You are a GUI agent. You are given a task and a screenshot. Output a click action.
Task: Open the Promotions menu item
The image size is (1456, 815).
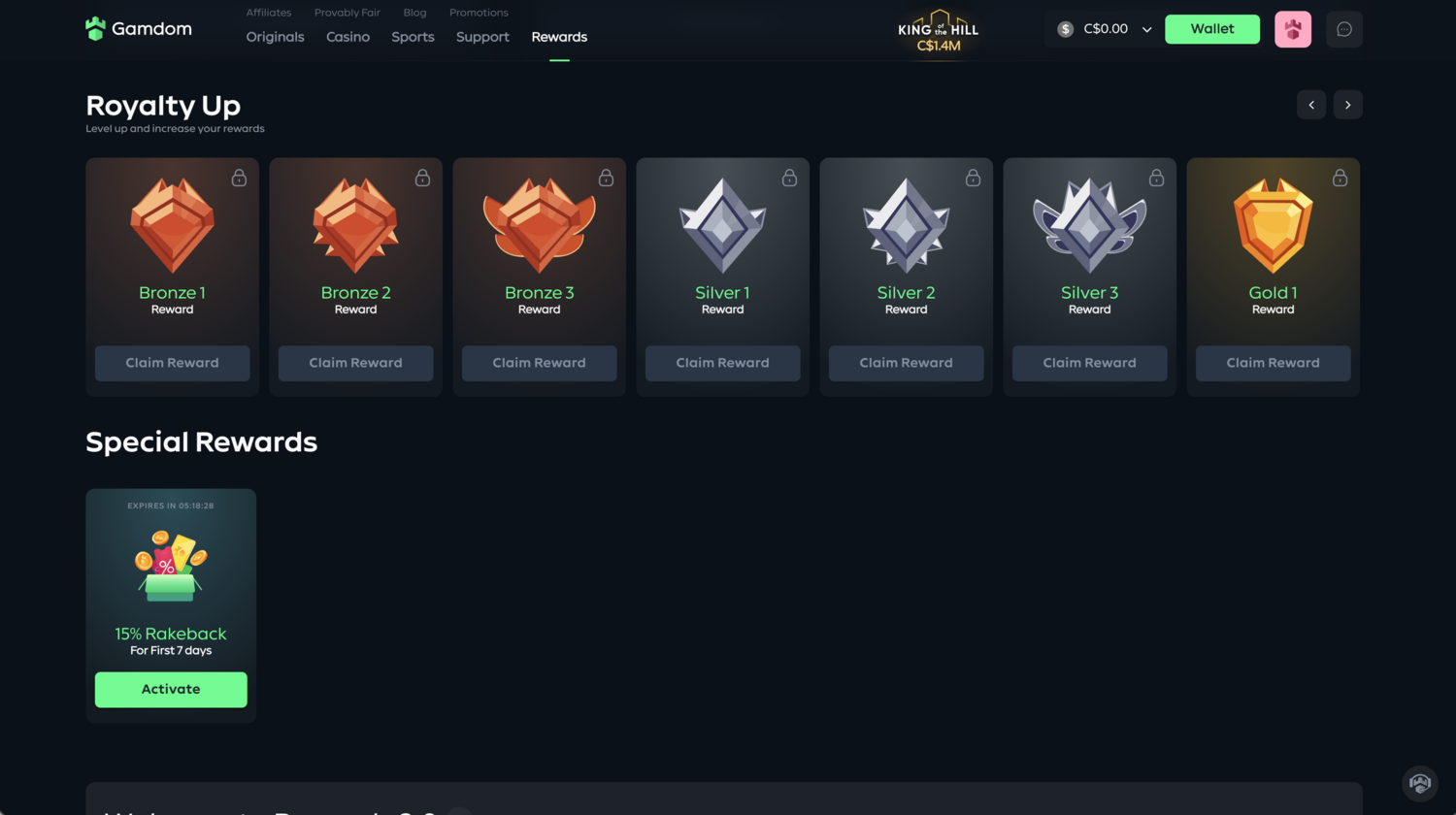point(479,12)
